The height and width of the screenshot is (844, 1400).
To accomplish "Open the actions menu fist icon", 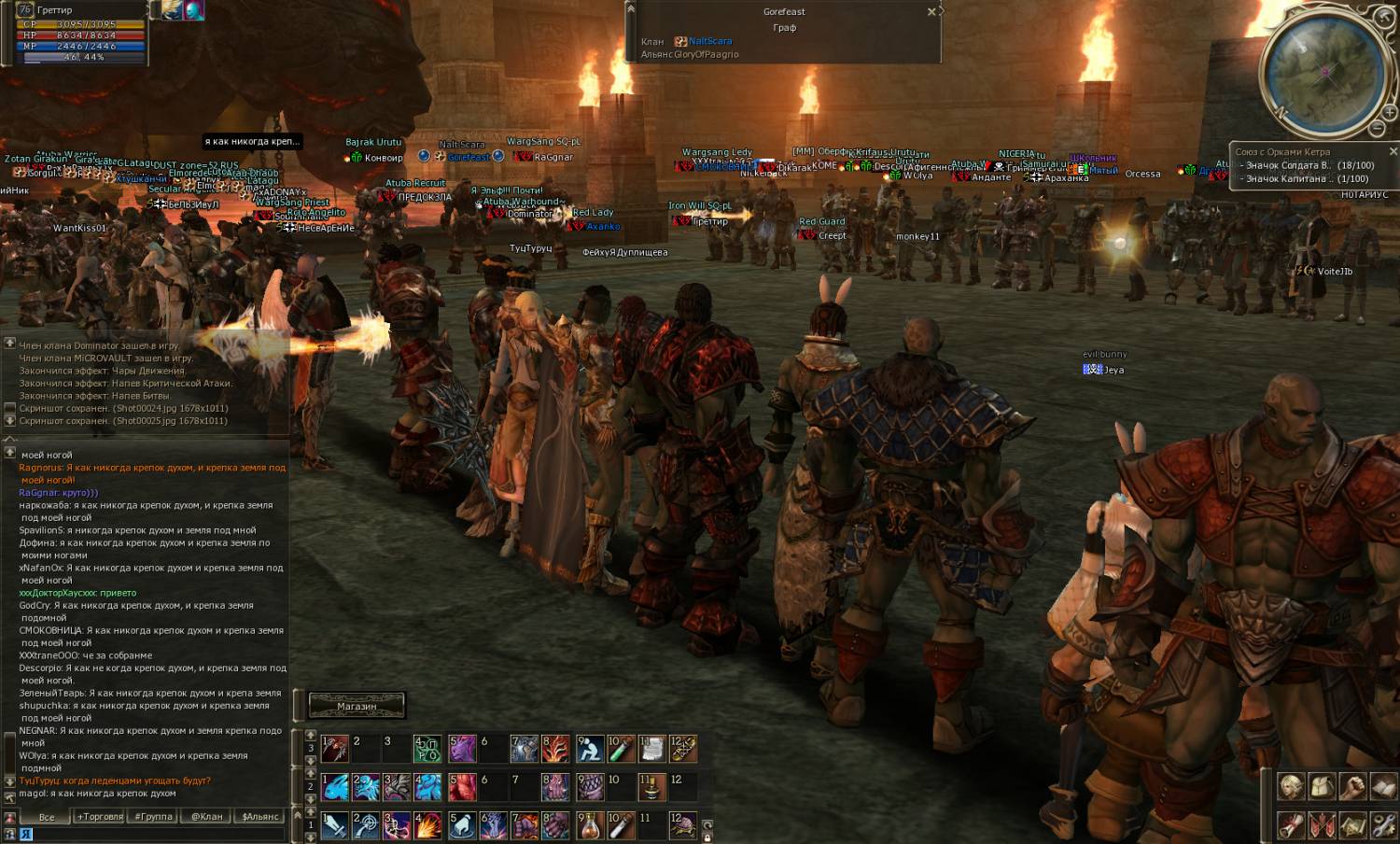I will [x=1352, y=787].
